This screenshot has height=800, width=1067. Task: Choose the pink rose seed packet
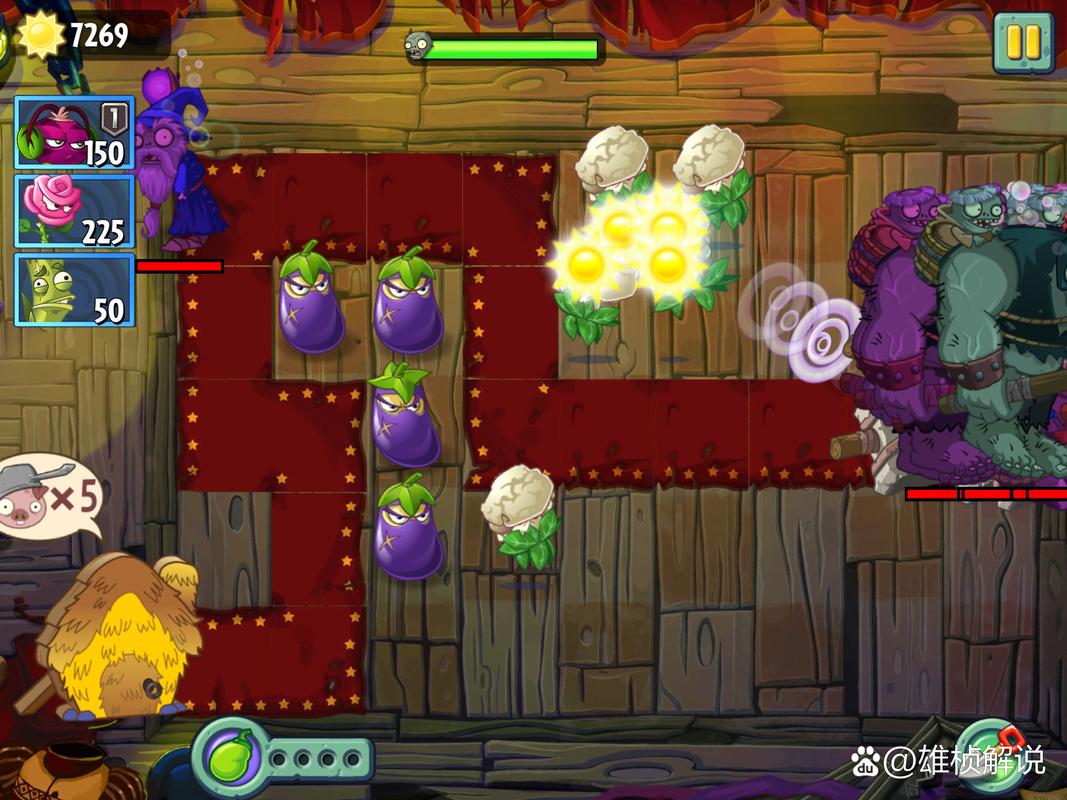point(73,210)
